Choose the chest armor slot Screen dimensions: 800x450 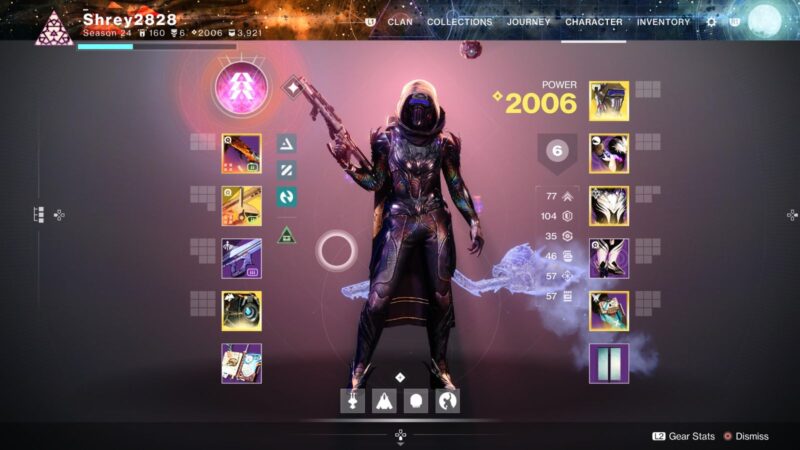[x=609, y=206]
